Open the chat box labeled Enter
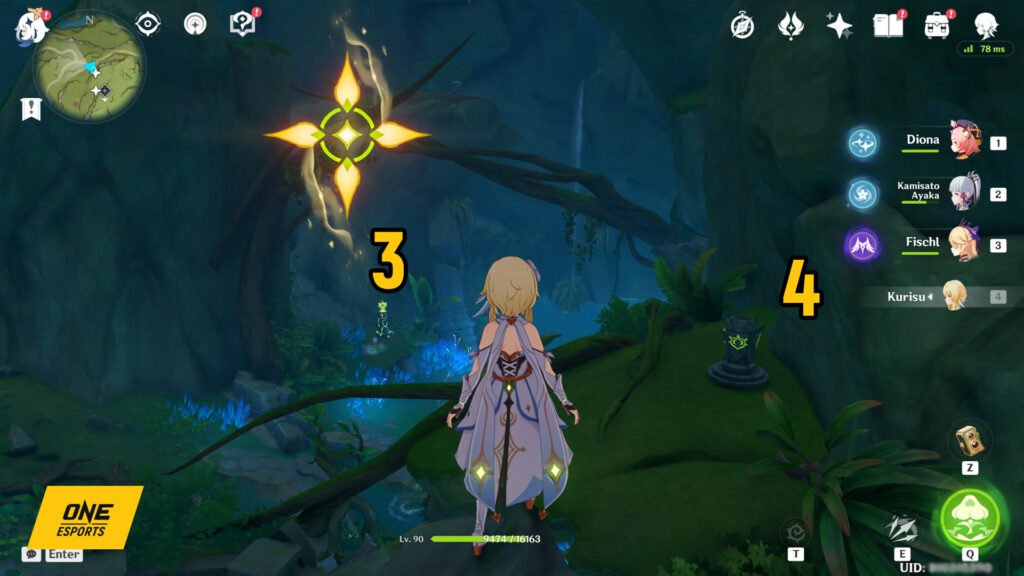Screen dimensions: 1024x576 click(54, 554)
